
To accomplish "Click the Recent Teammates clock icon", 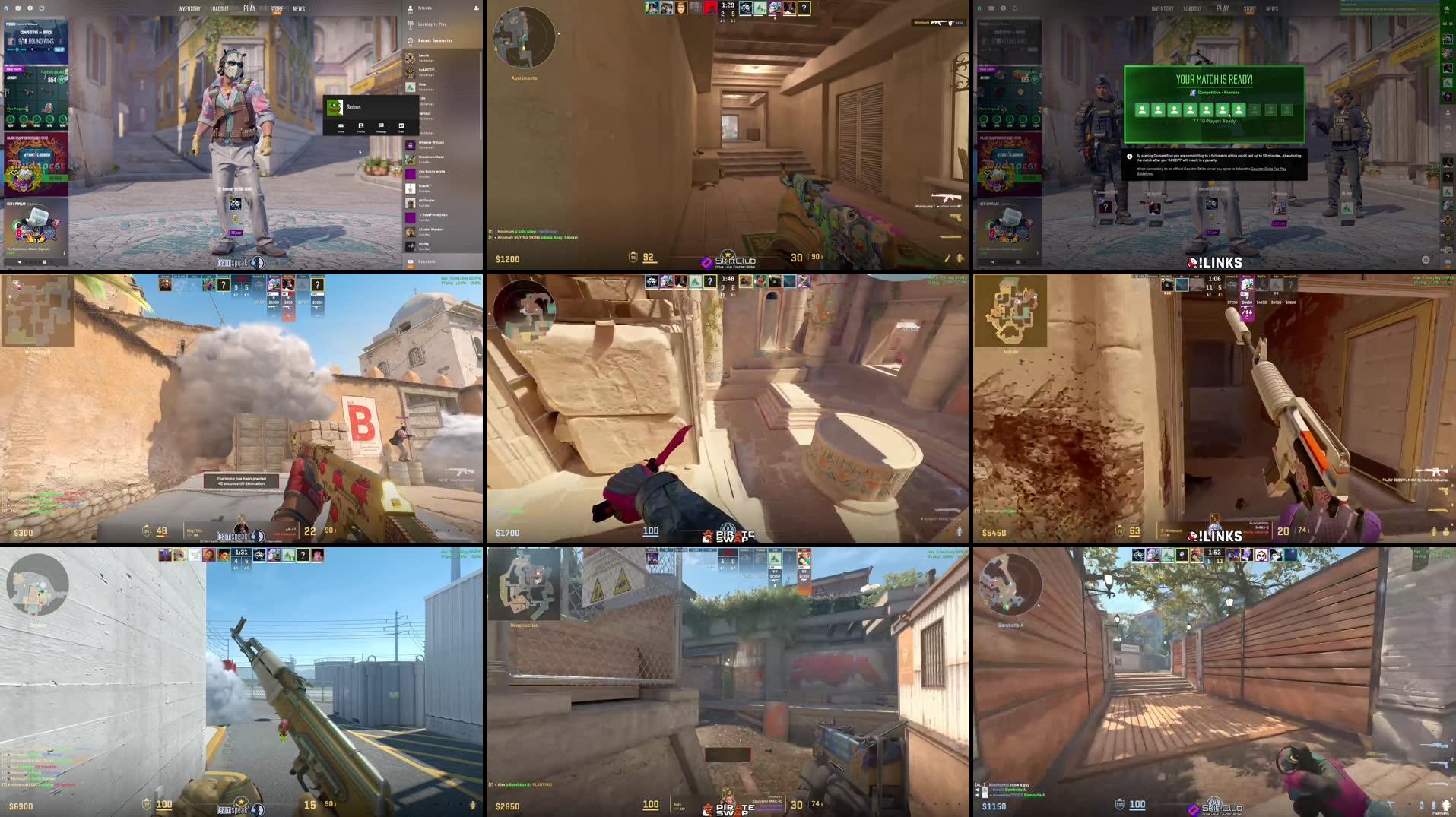I will [x=410, y=40].
